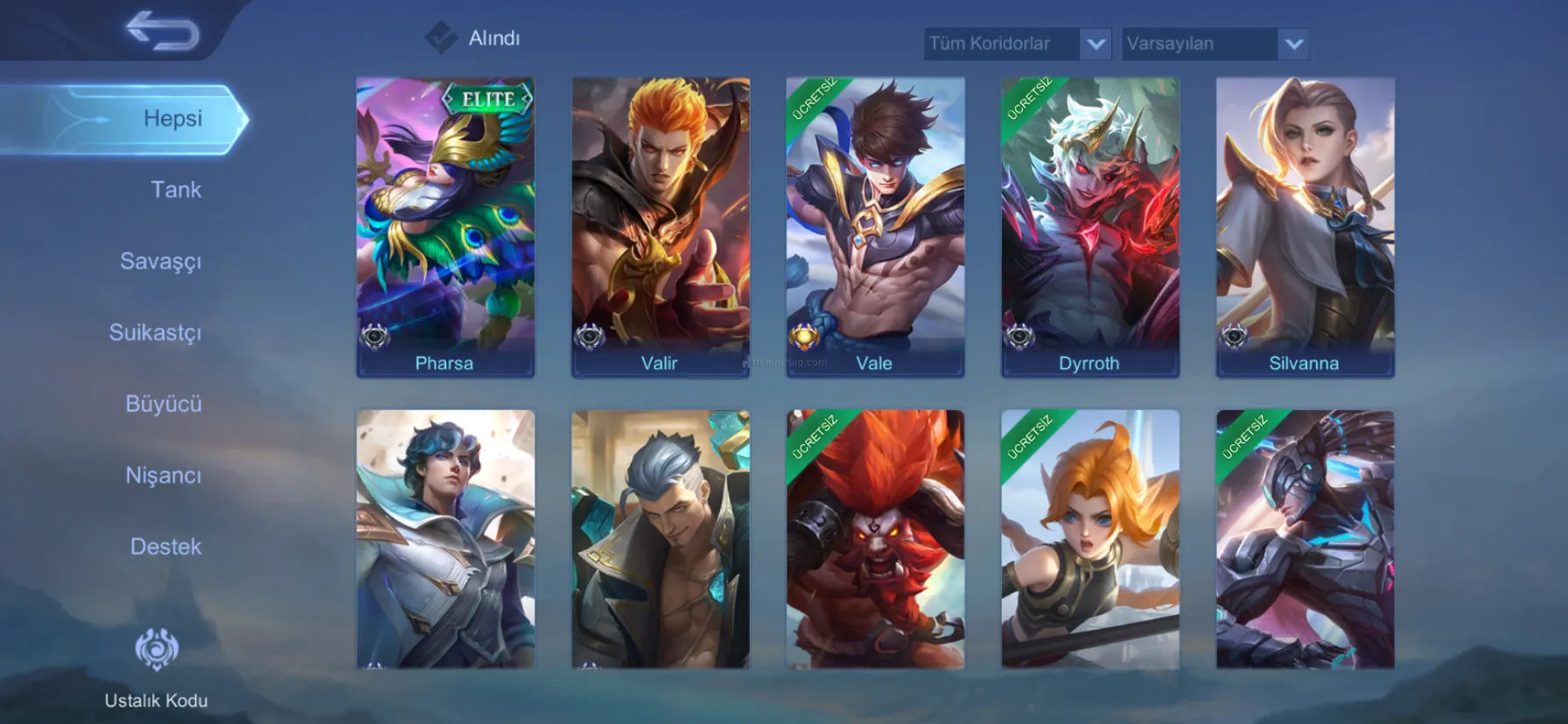
Task: Switch to the Tank hero filter
Action: 176,190
